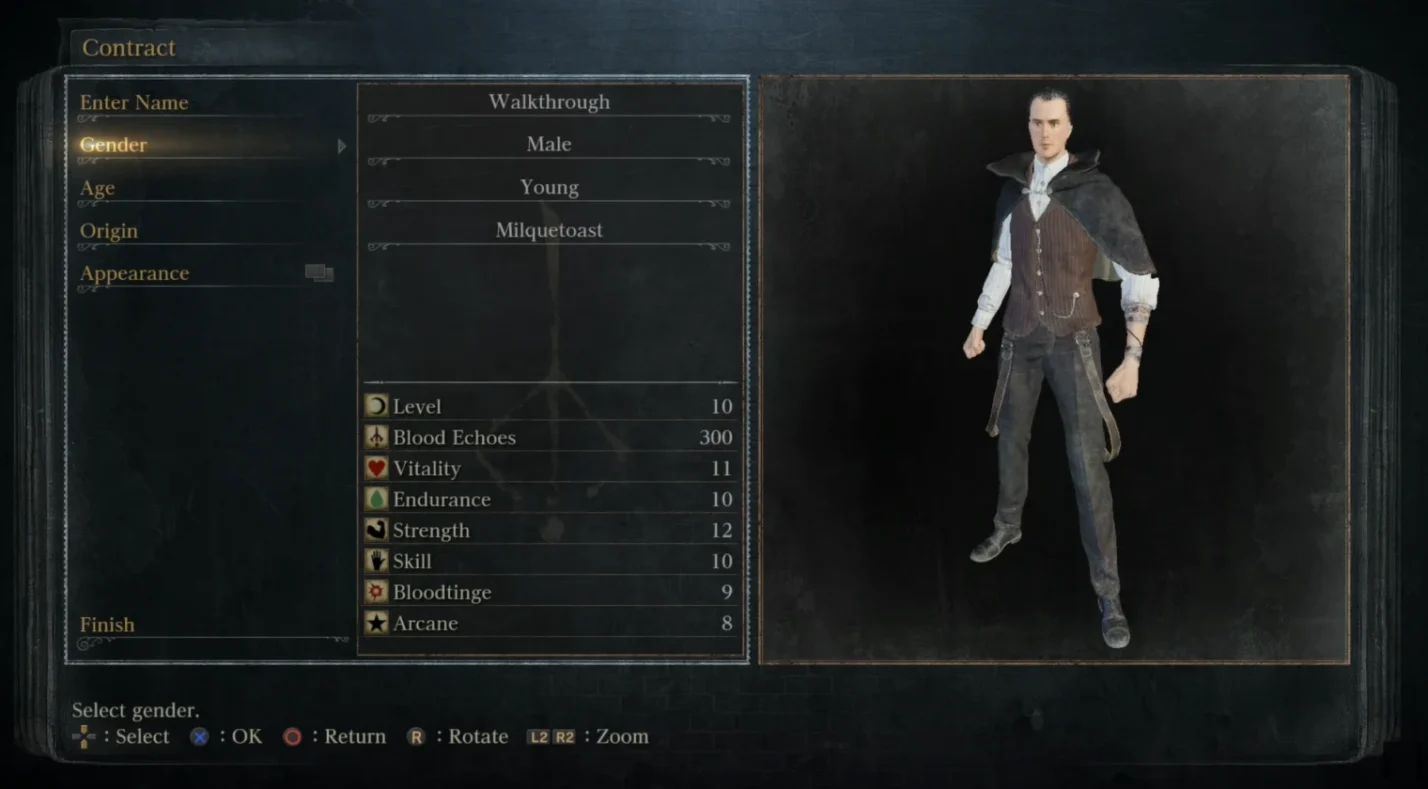Image resolution: width=1428 pixels, height=789 pixels.
Task: Select the Origin menu entry
Action: [x=109, y=231]
